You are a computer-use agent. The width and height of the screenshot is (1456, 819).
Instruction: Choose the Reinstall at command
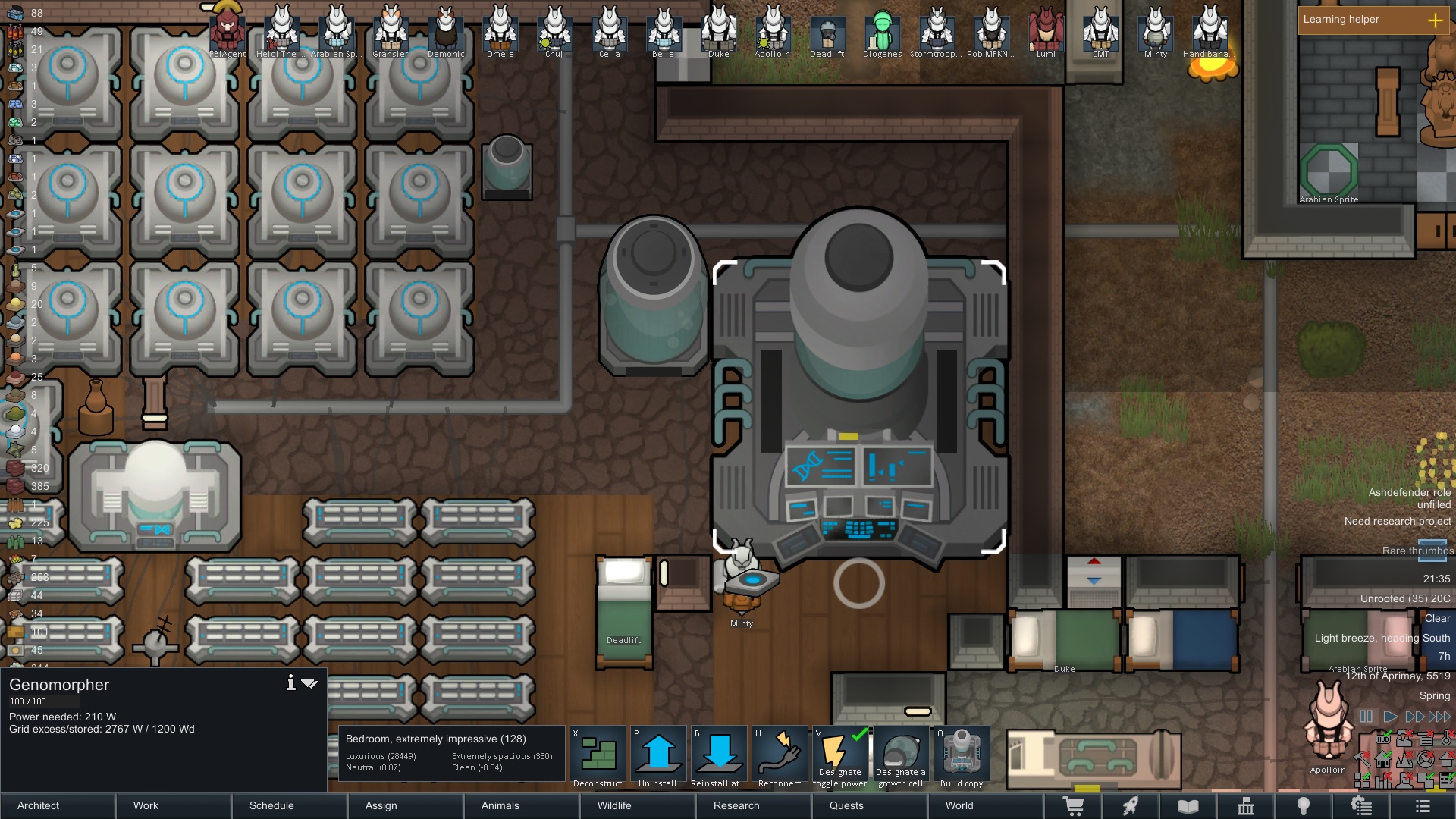(x=718, y=757)
